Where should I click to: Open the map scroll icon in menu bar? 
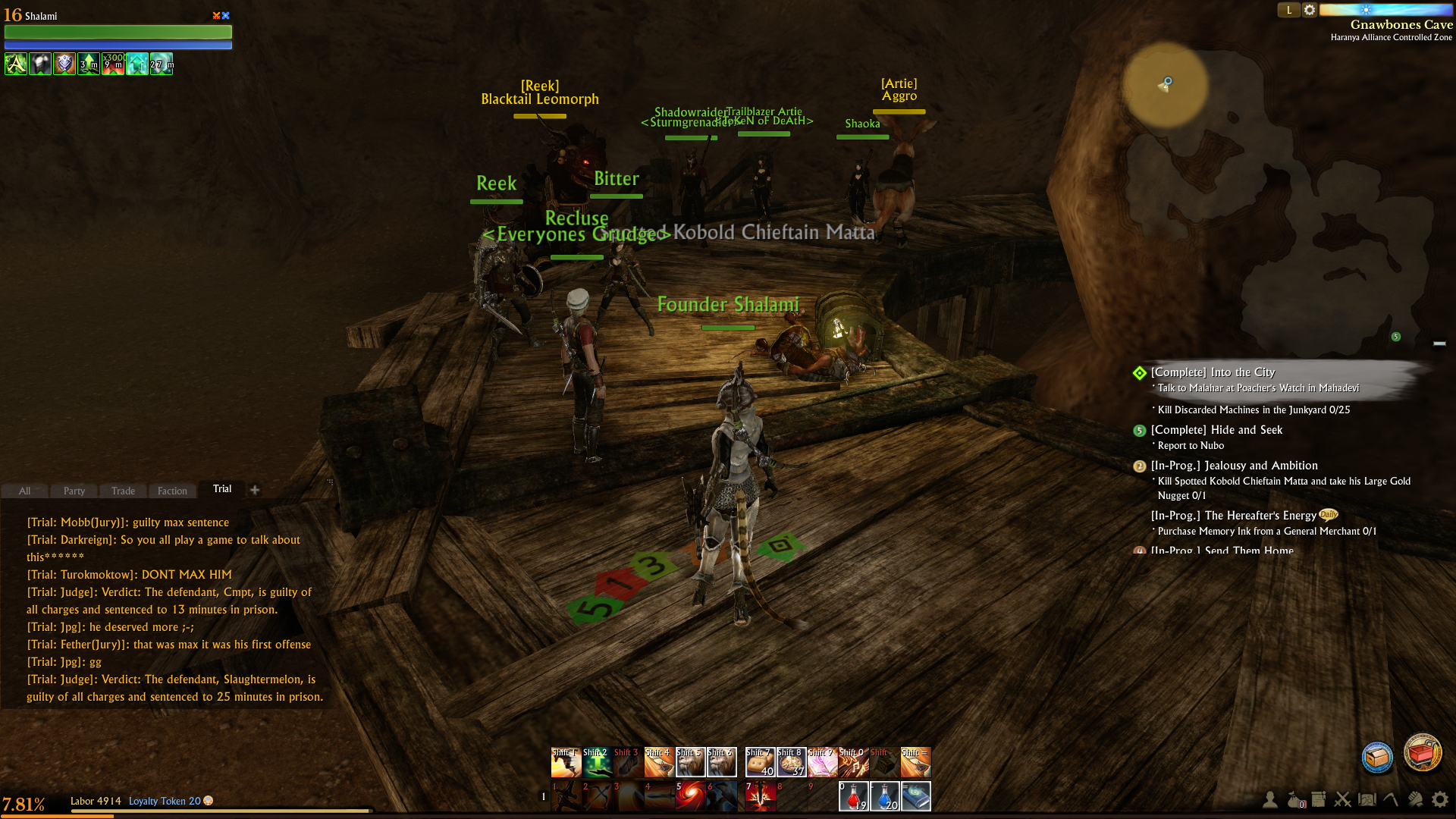coord(1367,799)
